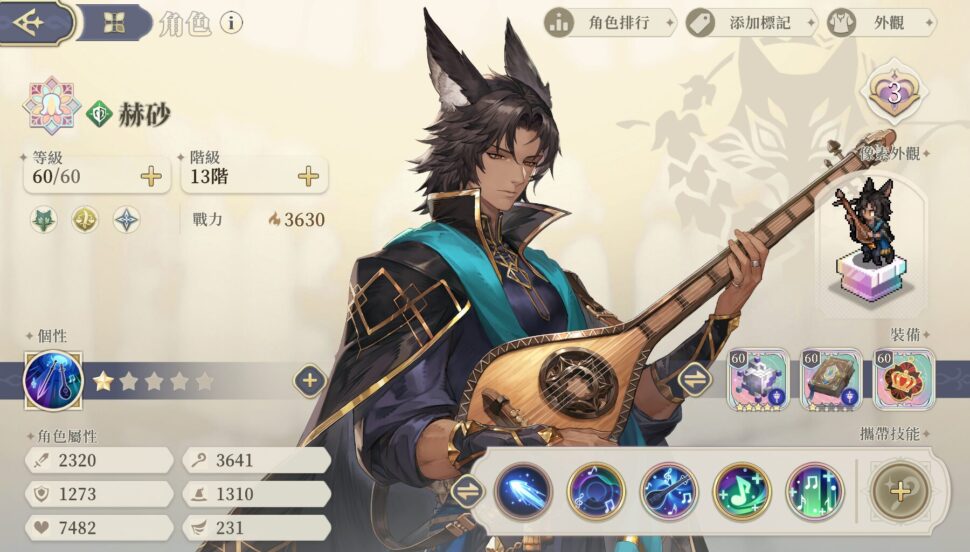
Task: Swap equipment using the arrows button
Action: click(x=693, y=379)
